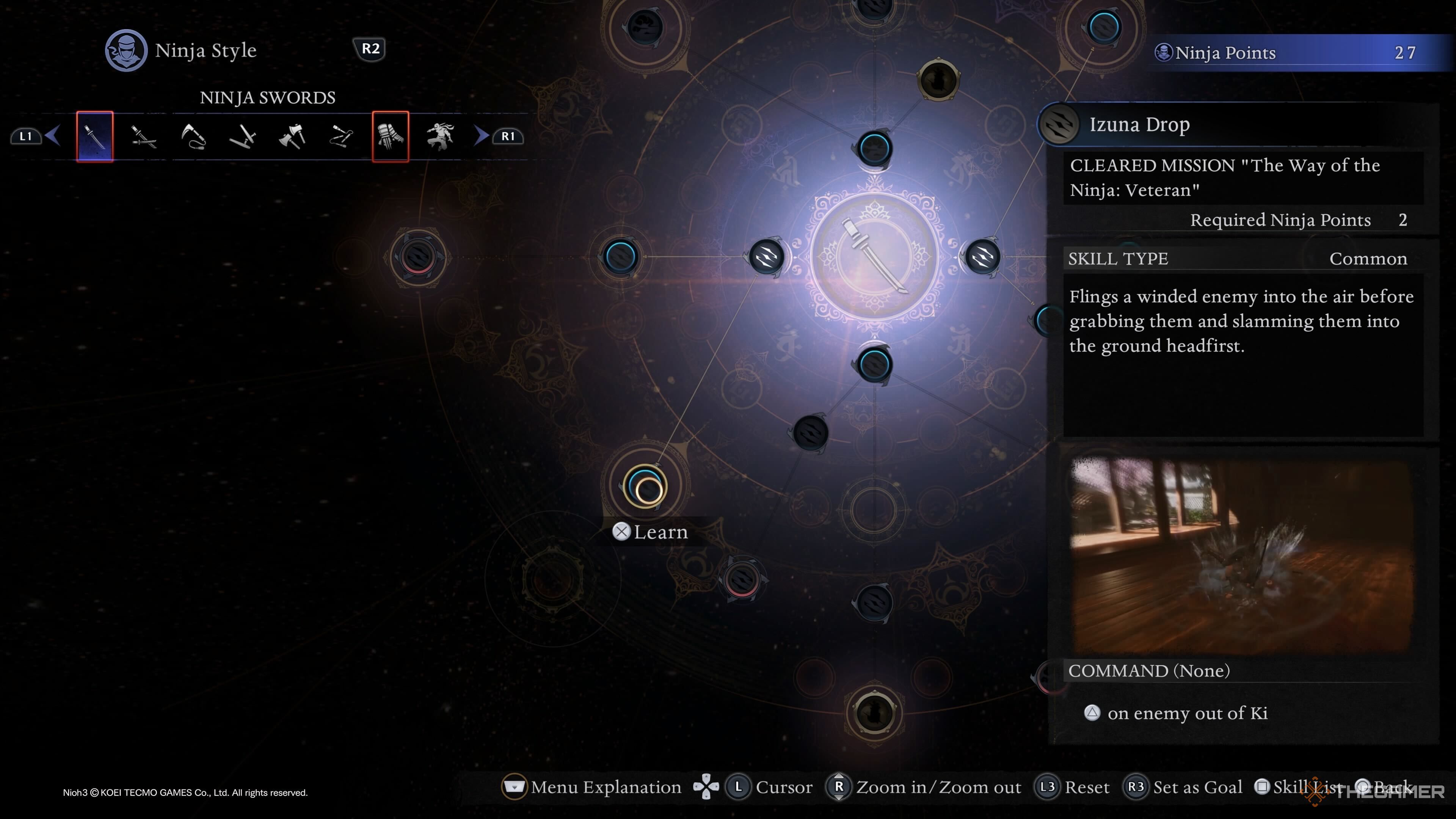Pick the blue-ringed node directly above the sword emblem

(x=874, y=149)
